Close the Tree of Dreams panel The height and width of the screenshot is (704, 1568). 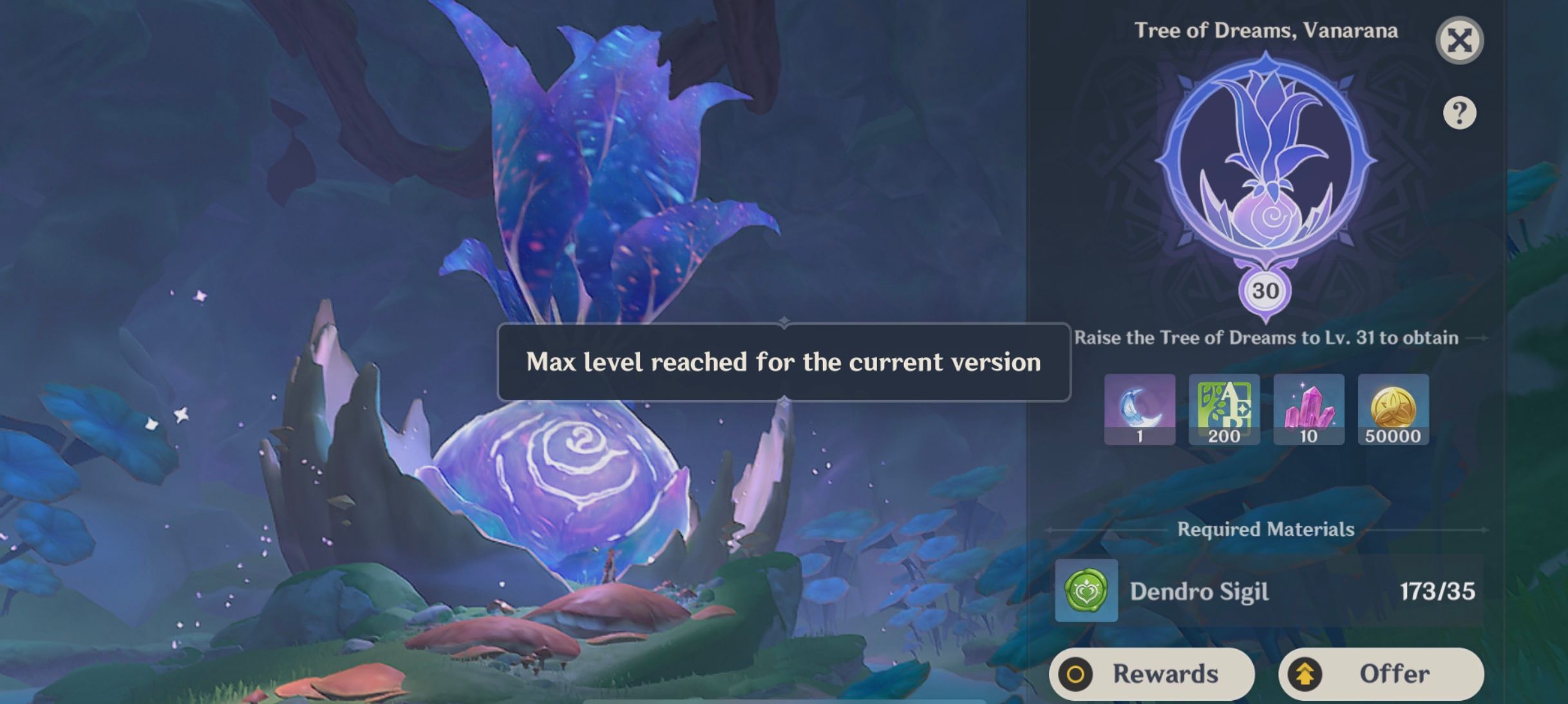[1461, 40]
